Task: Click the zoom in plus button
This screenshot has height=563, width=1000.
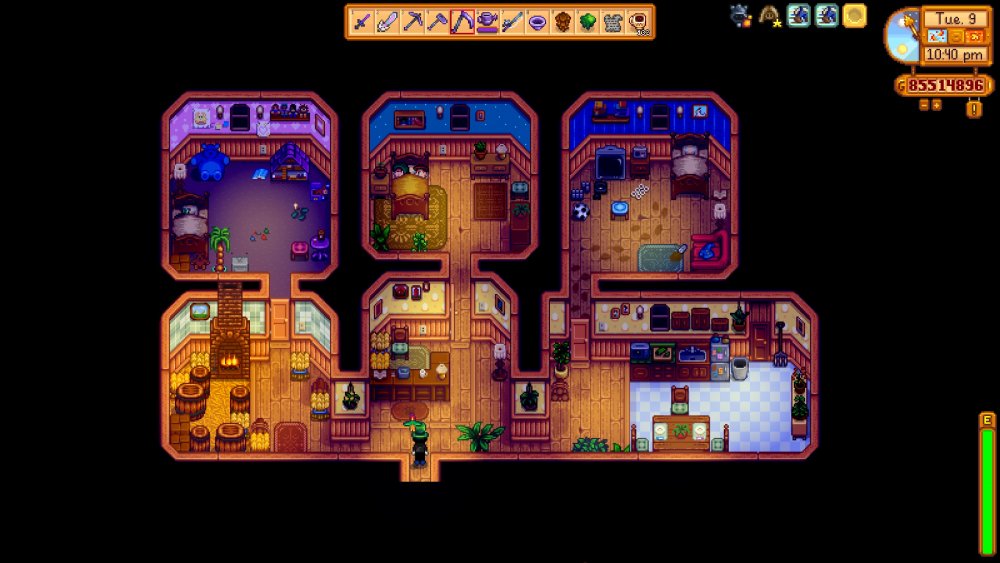Action: 936,104
